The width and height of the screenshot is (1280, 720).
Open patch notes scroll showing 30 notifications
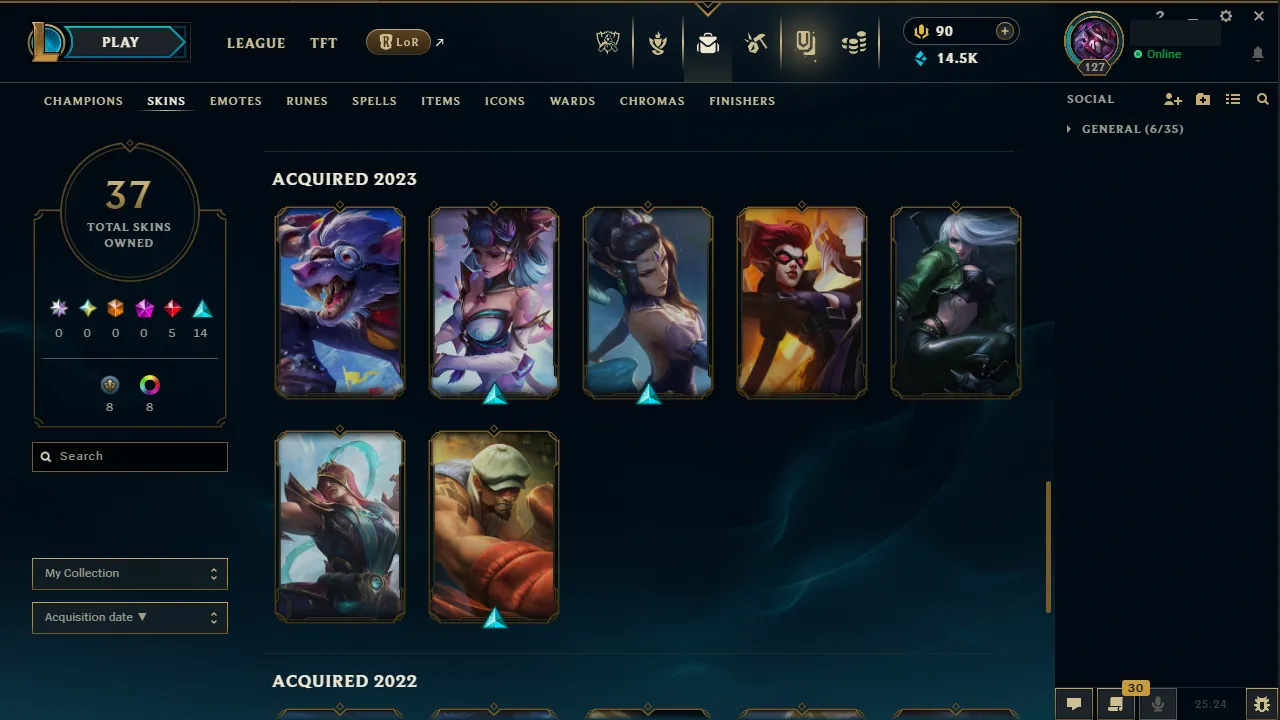coord(1116,703)
